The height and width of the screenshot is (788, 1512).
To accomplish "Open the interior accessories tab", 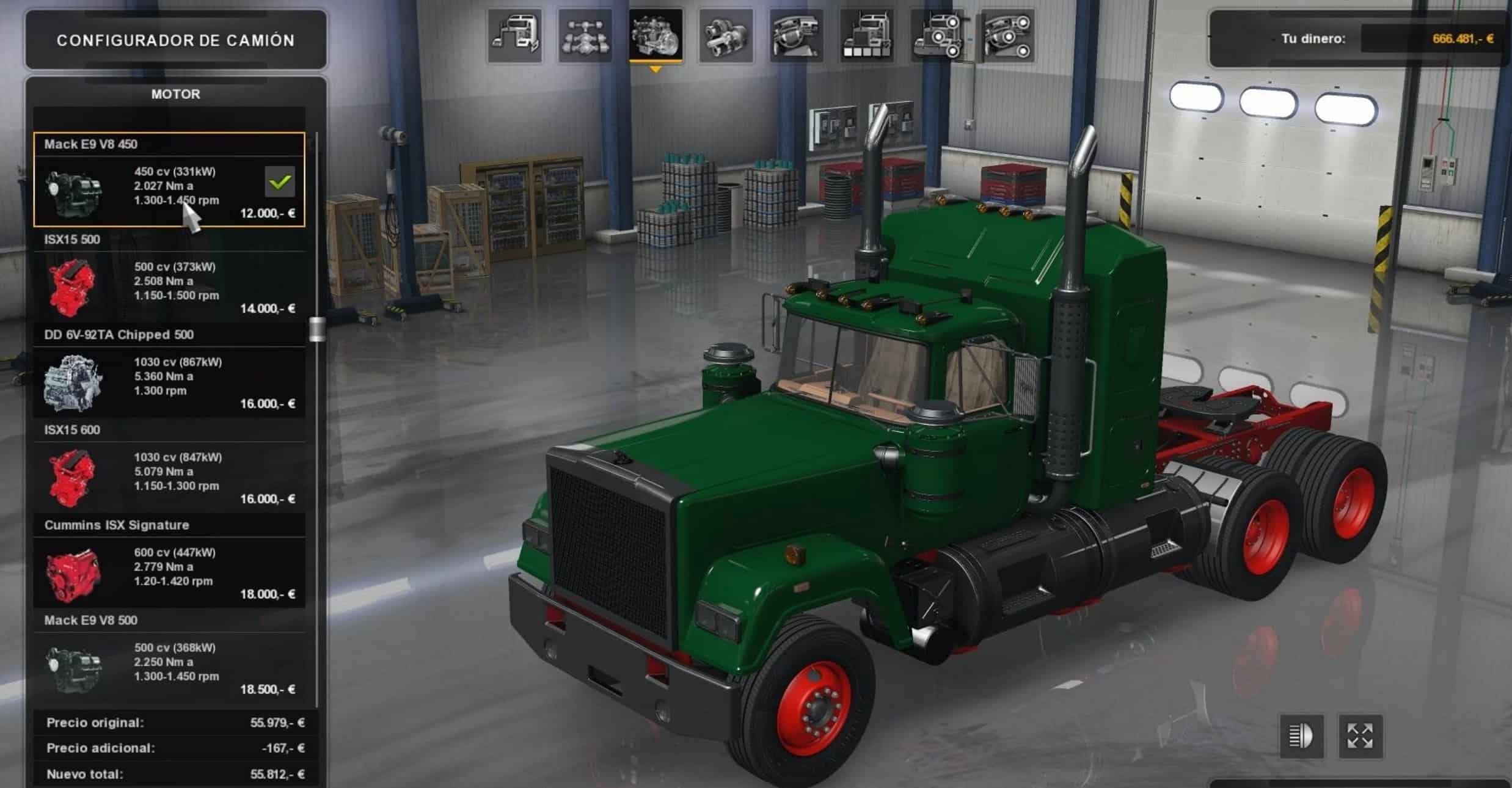I will click(1007, 37).
